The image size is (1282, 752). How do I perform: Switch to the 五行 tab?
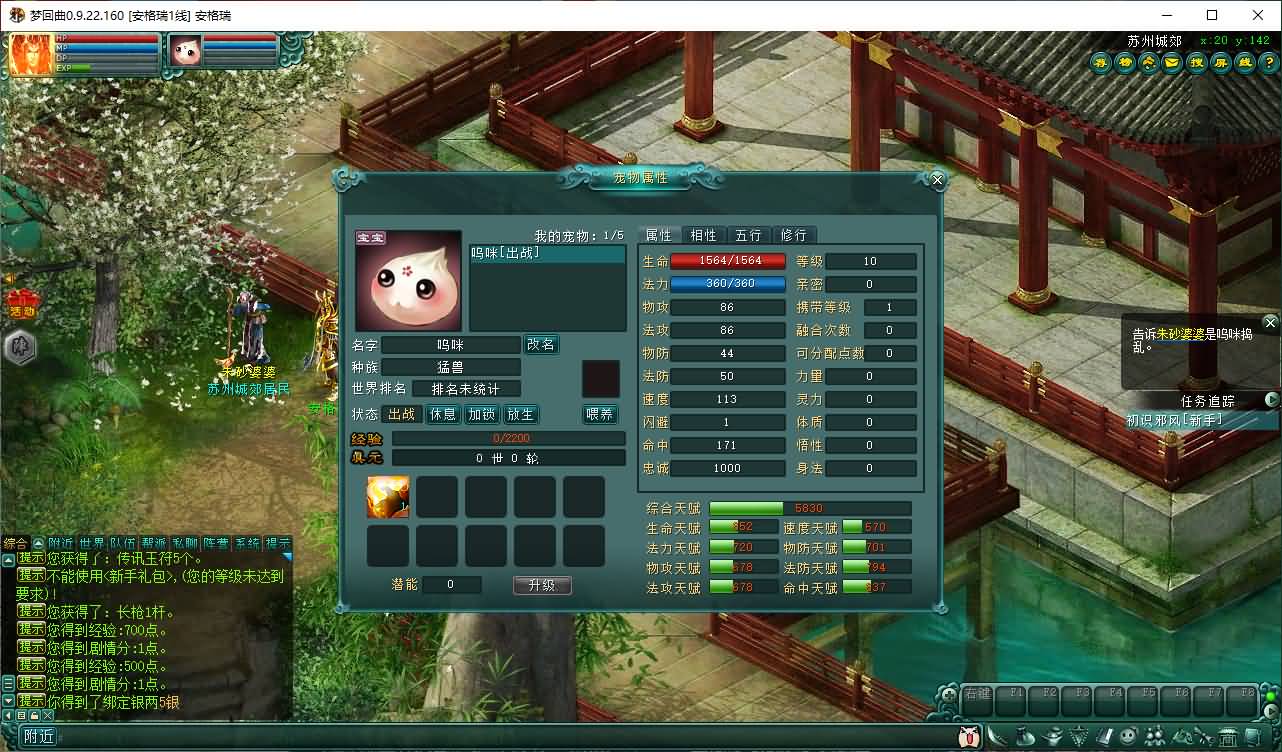(x=748, y=235)
